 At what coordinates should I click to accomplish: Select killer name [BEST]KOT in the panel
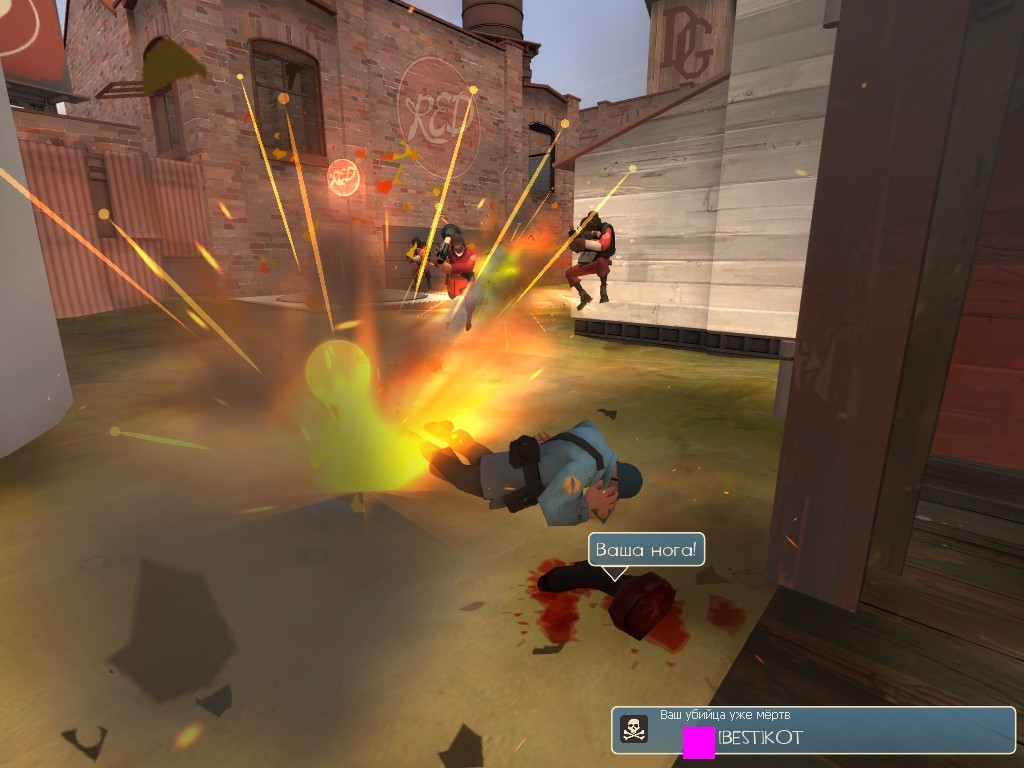point(760,739)
